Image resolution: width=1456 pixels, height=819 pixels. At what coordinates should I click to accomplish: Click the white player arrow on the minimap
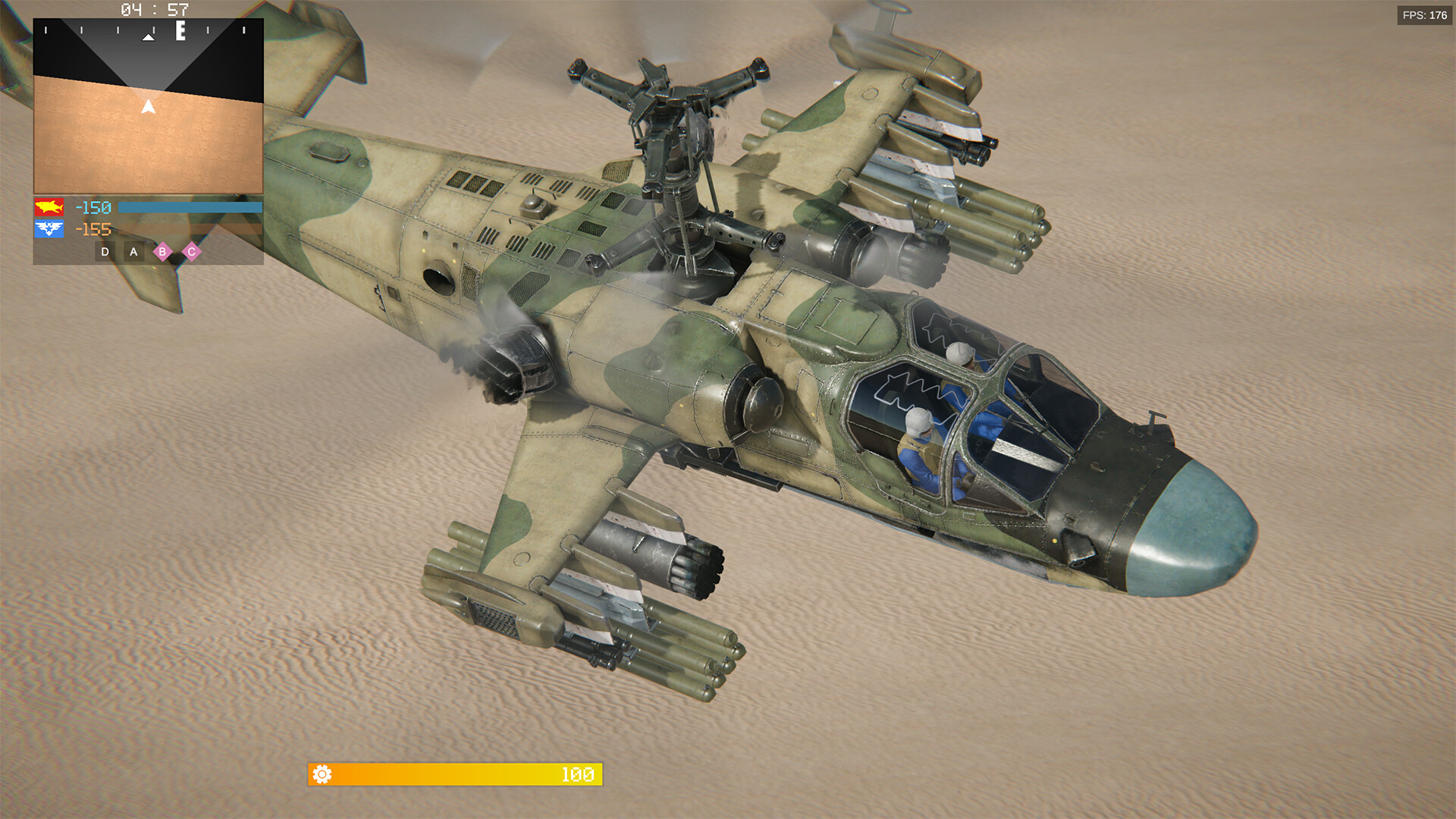[147, 105]
